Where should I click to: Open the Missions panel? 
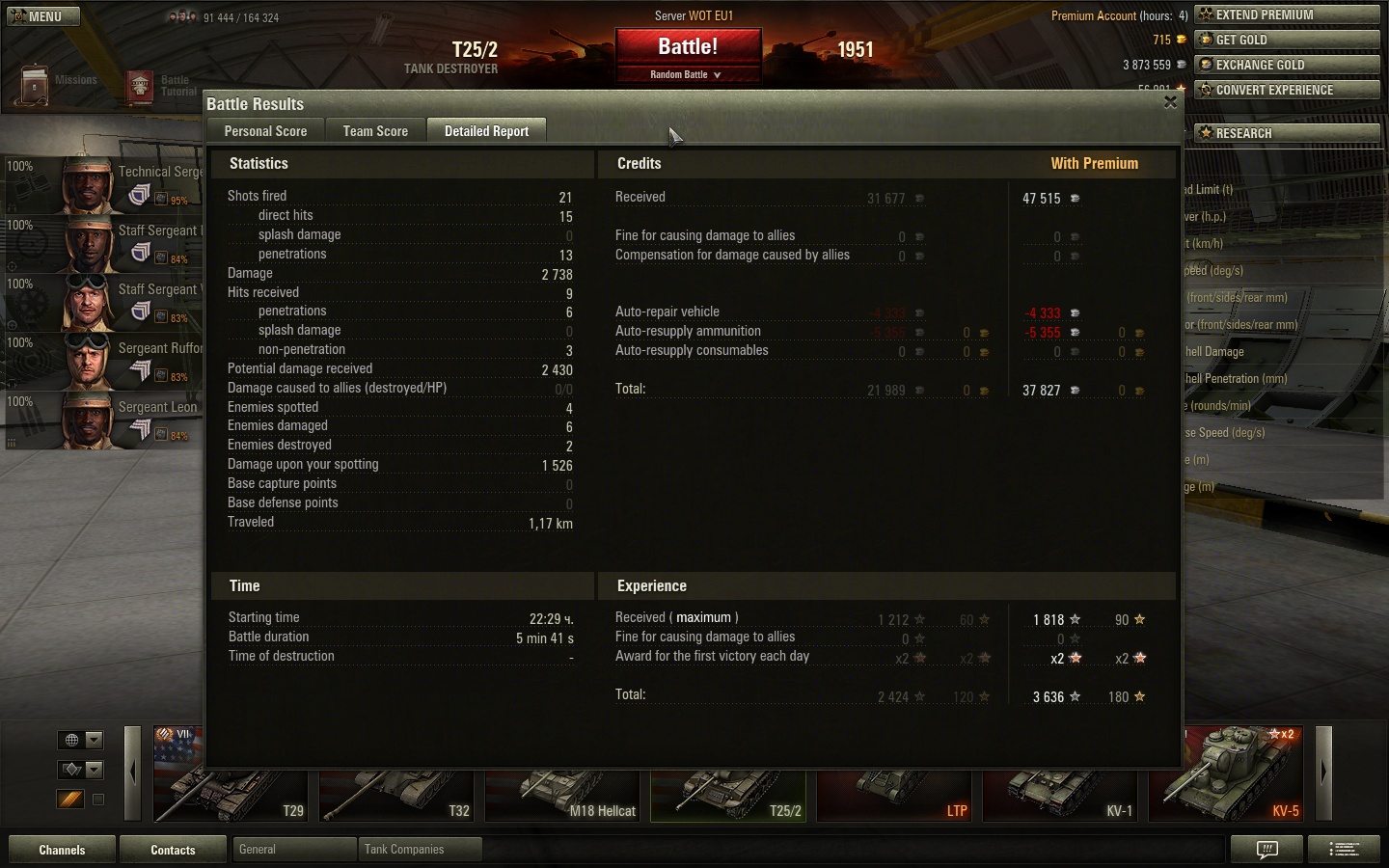pyautogui.click(x=58, y=84)
